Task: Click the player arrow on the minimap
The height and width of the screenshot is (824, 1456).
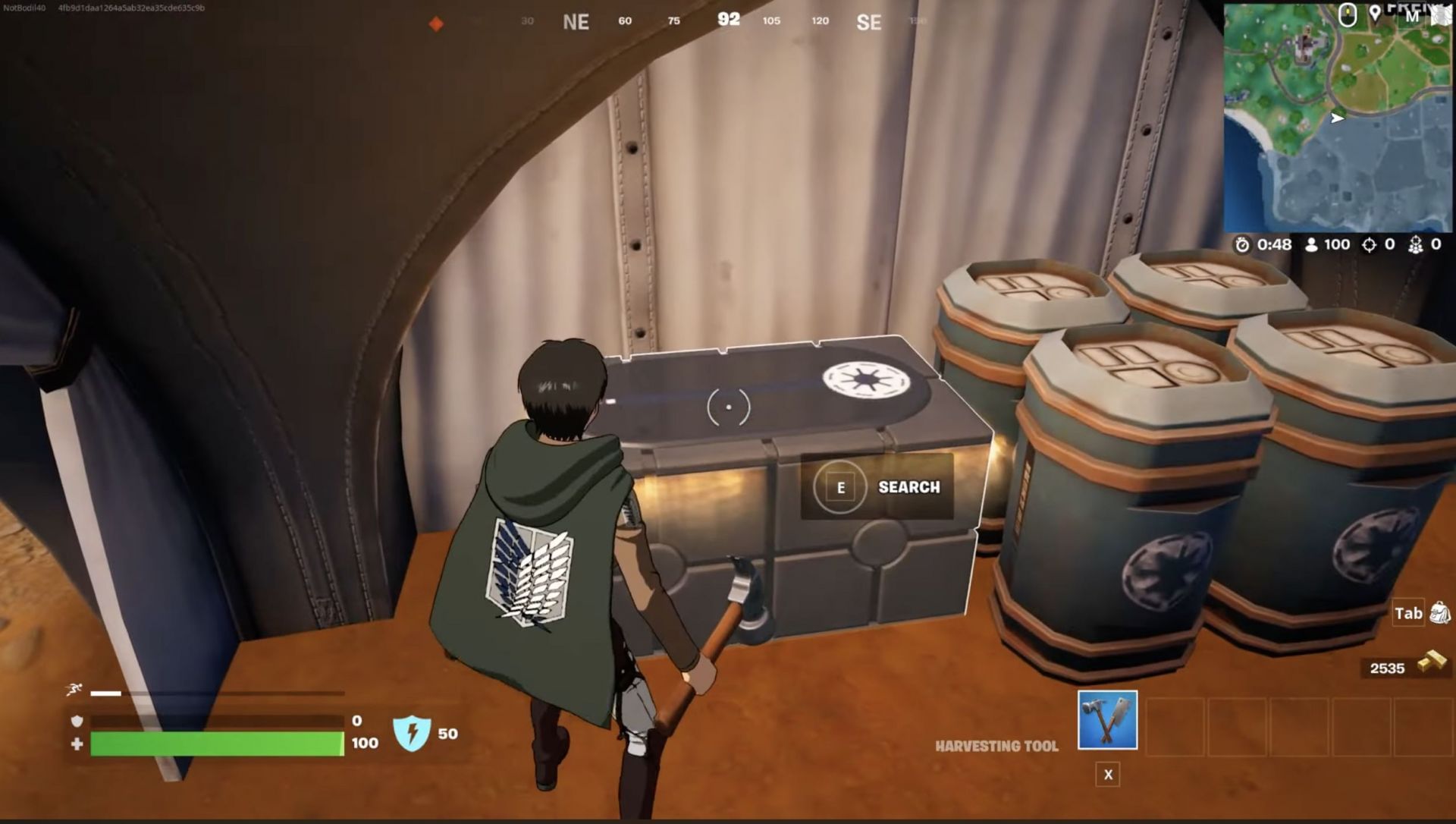Action: click(x=1335, y=118)
